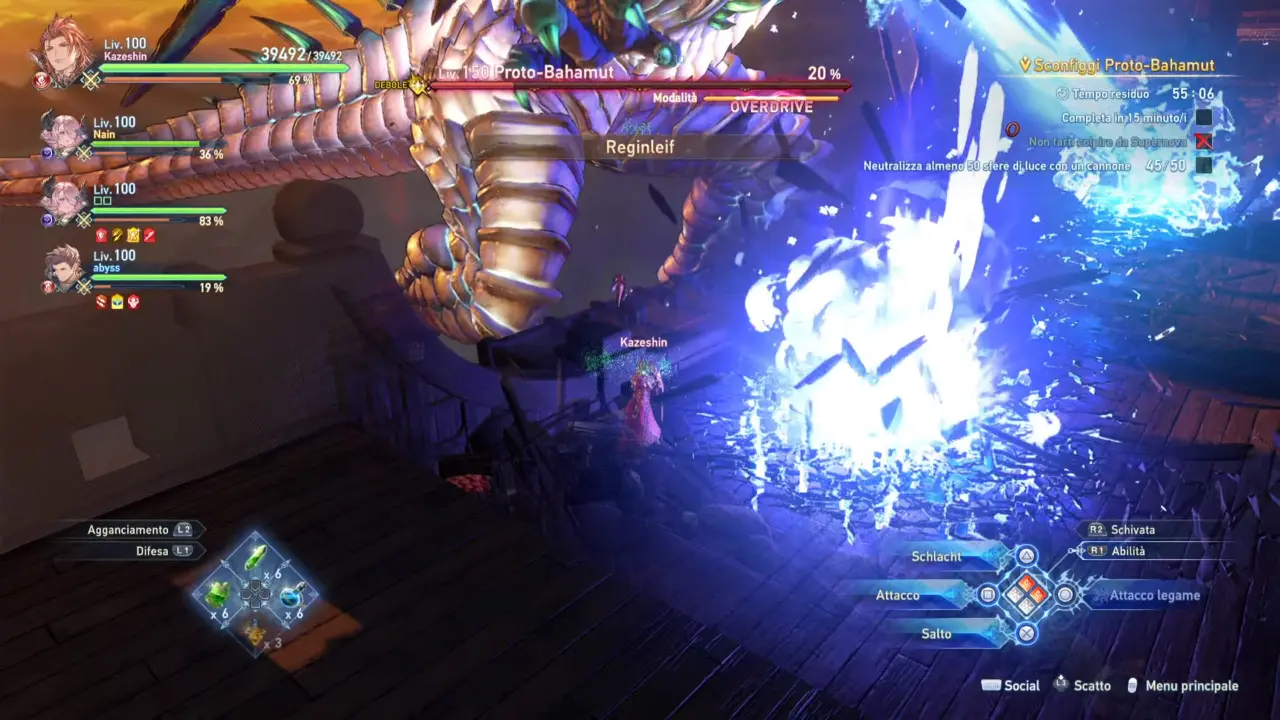Expand the Schlacht action prompt
Screen dimensions: 1280x720
(x=936, y=556)
